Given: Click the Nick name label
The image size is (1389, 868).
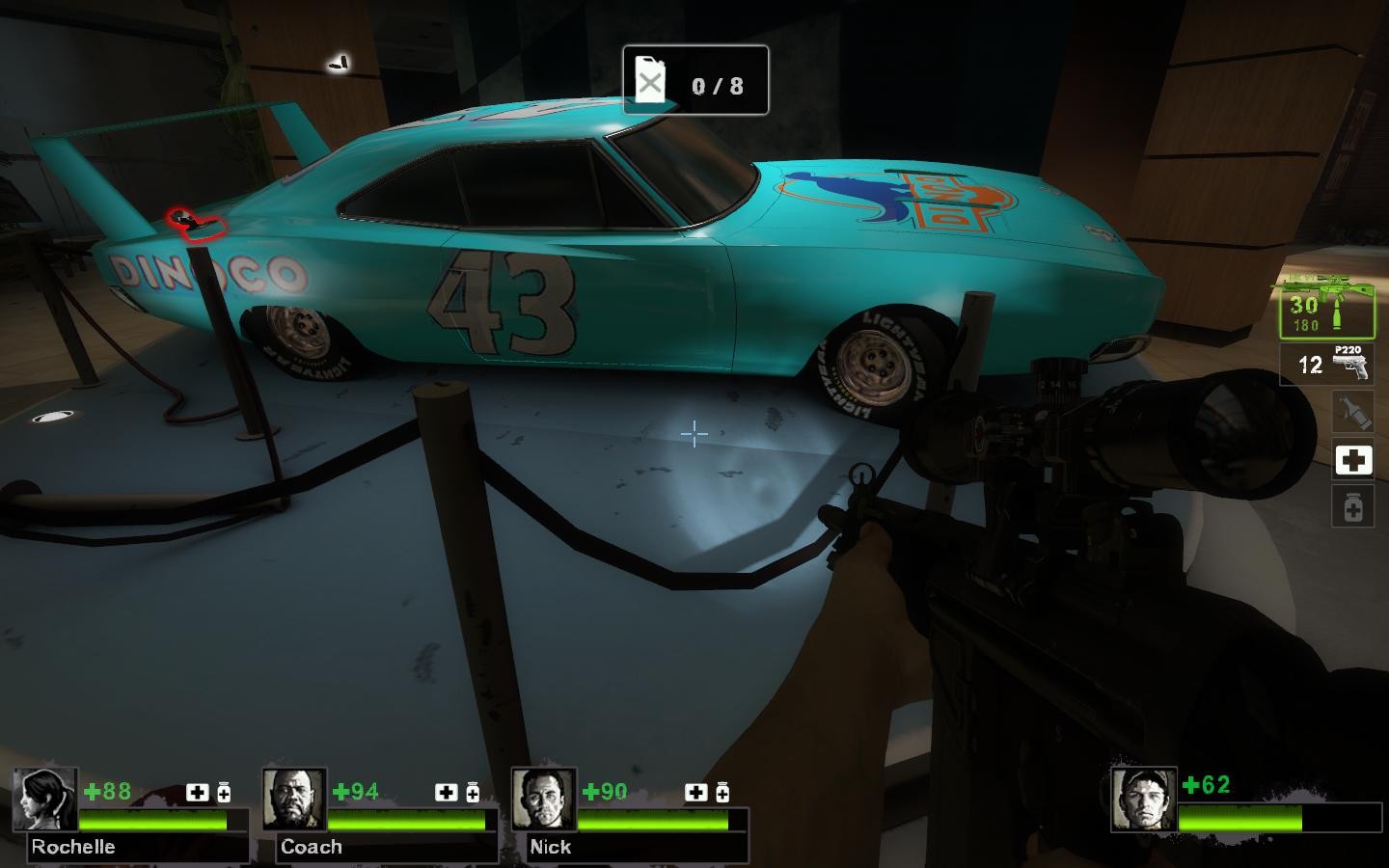Looking at the screenshot, I should [x=551, y=847].
